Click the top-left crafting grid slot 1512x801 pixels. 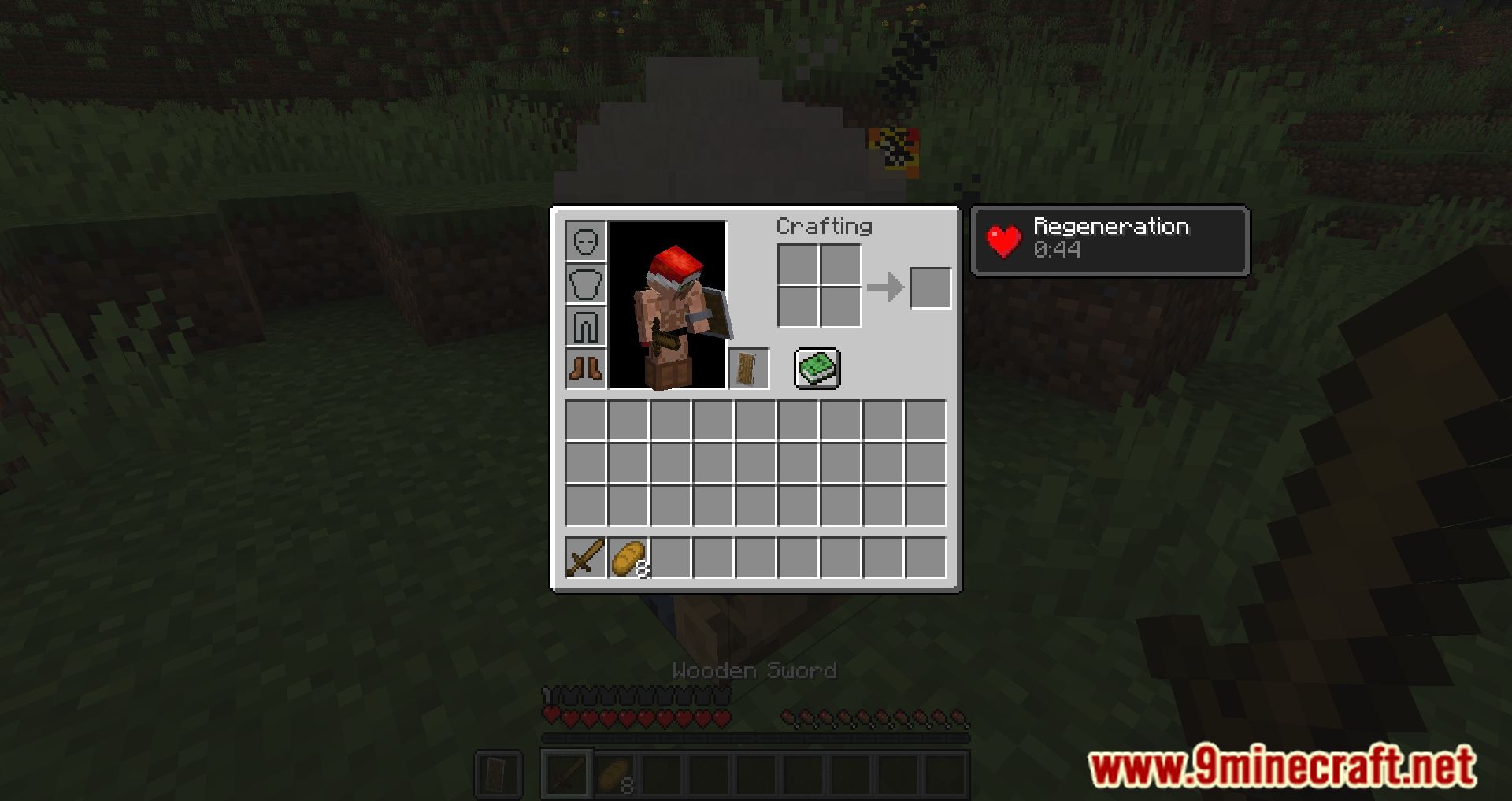coord(798,265)
